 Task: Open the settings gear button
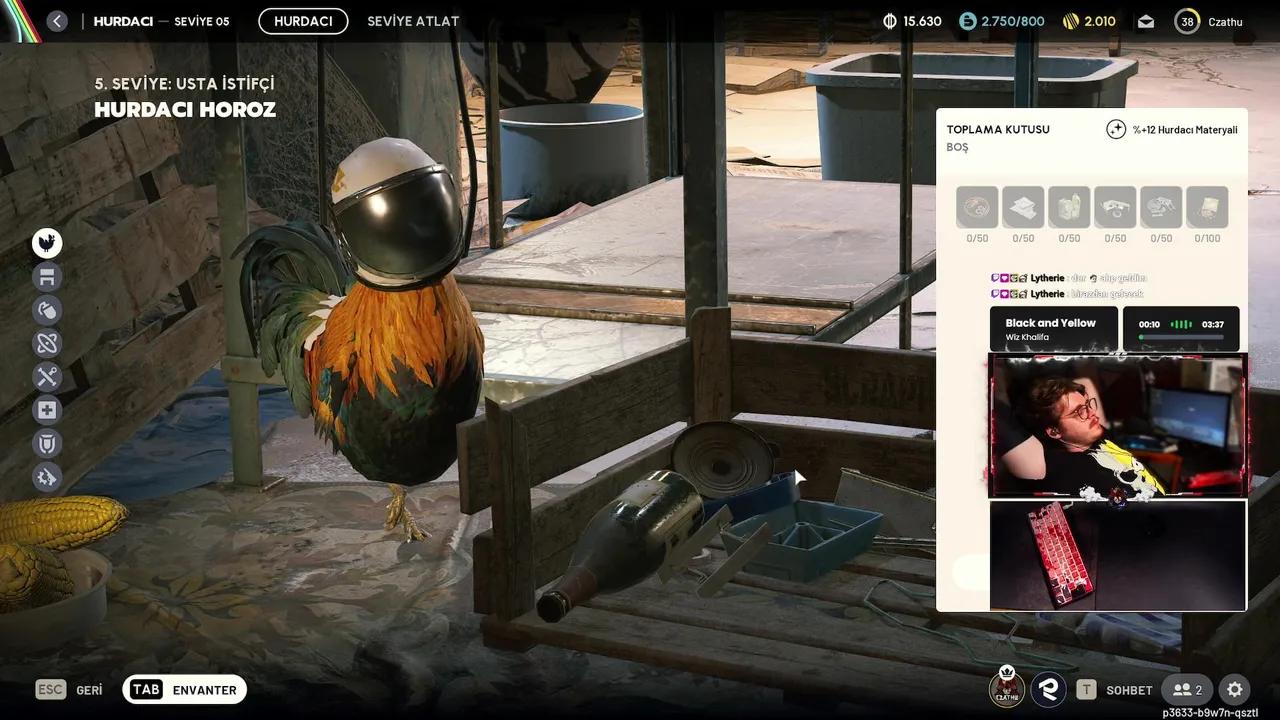(x=1235, y=690)
